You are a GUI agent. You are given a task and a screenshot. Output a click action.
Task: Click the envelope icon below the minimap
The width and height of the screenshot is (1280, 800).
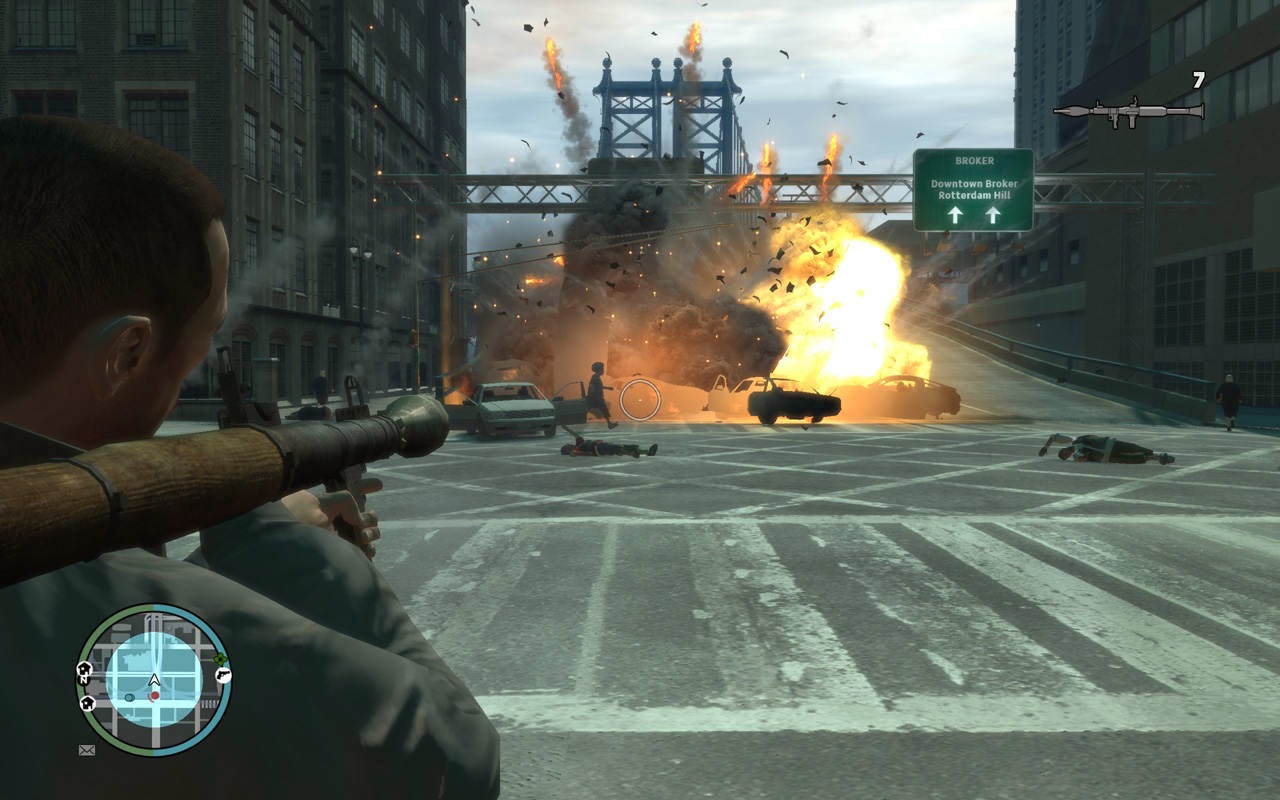[86, 750]
